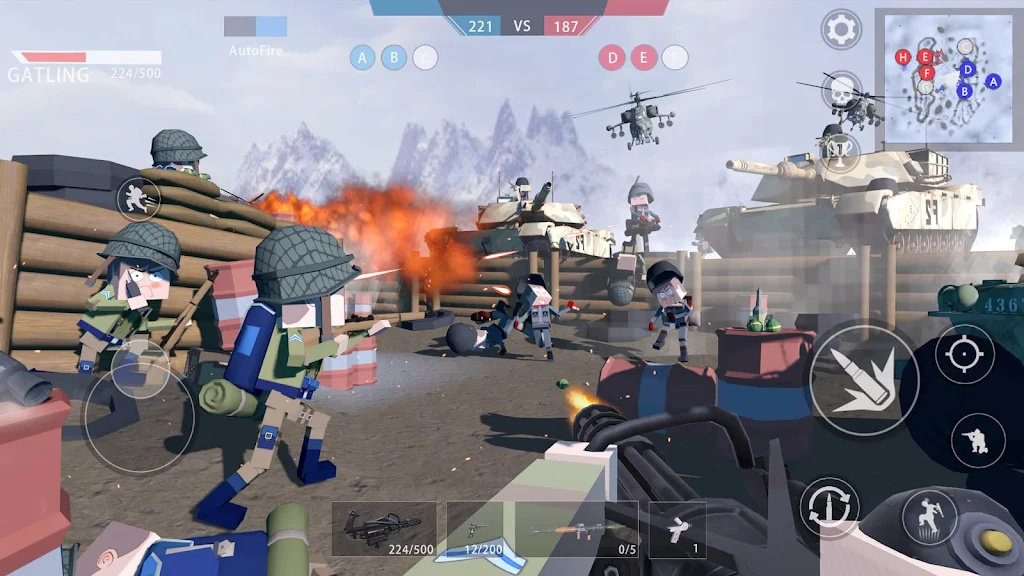Screen dimensions: 1024x576
Task: Select blue capture point A indicator
Action: pyautogui.click(x=362, y=58)
